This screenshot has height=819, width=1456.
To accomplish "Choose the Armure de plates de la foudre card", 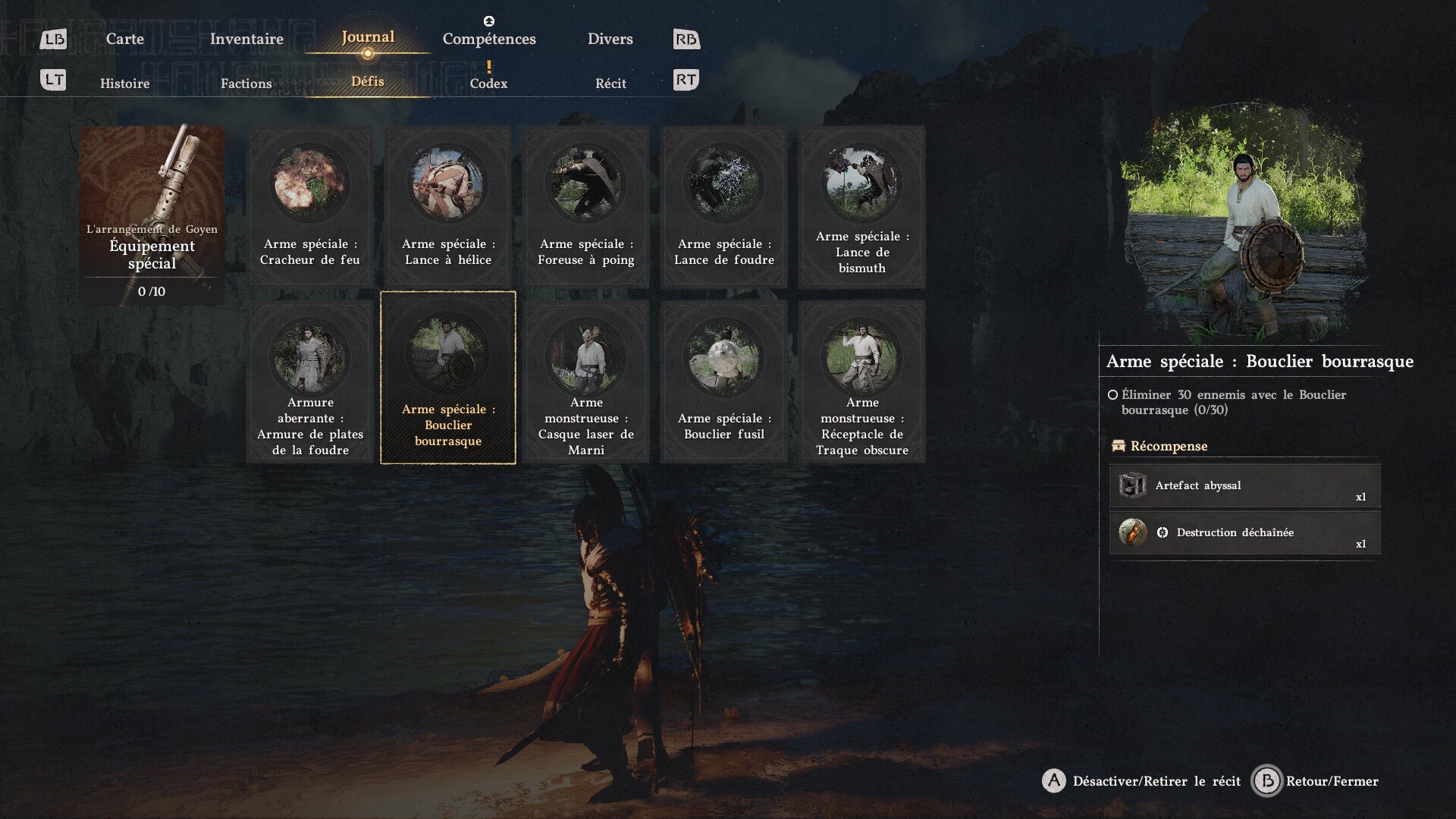I will [310, 381].
